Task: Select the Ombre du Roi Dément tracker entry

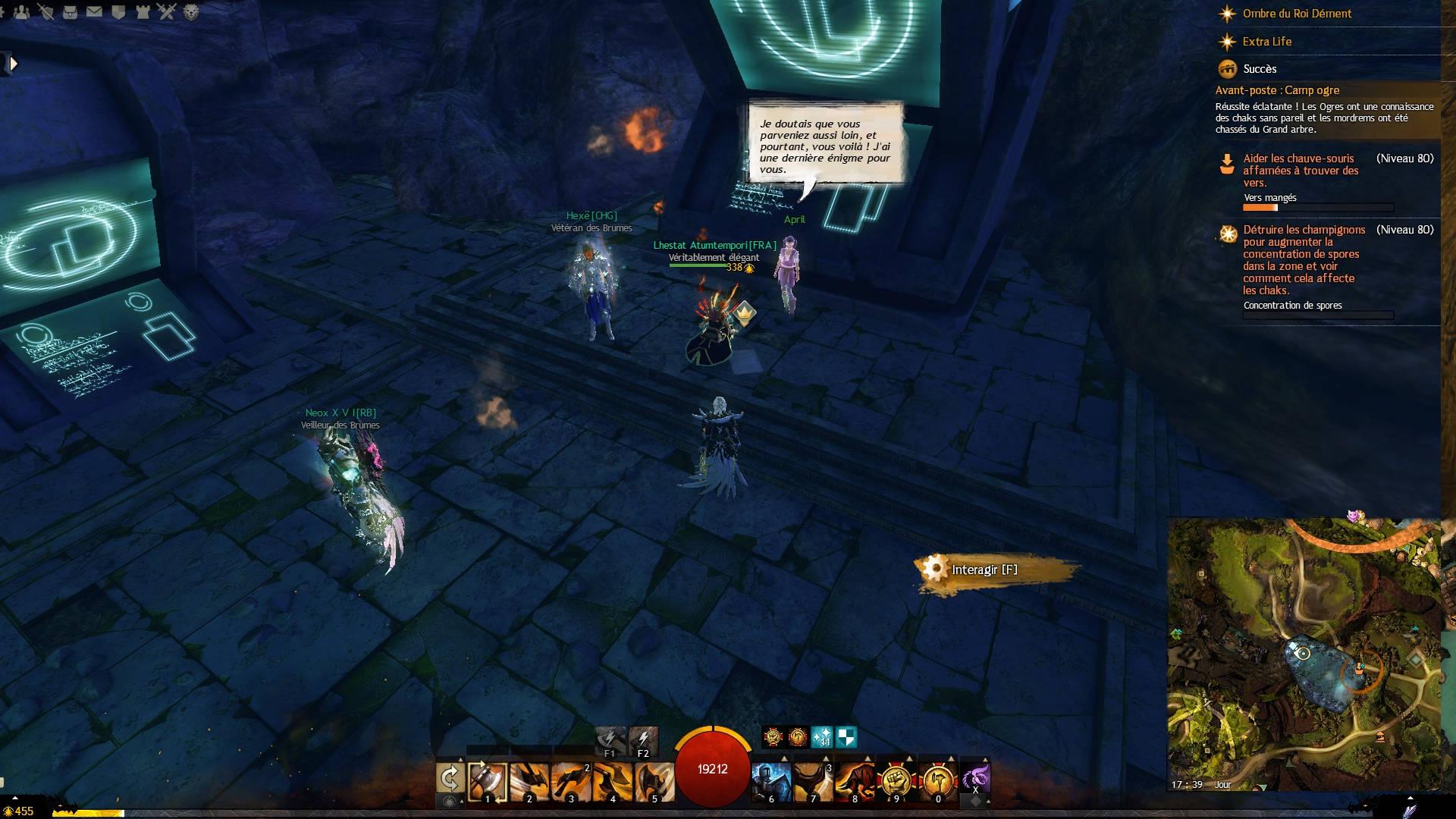Action: (x=1297, y=14)
